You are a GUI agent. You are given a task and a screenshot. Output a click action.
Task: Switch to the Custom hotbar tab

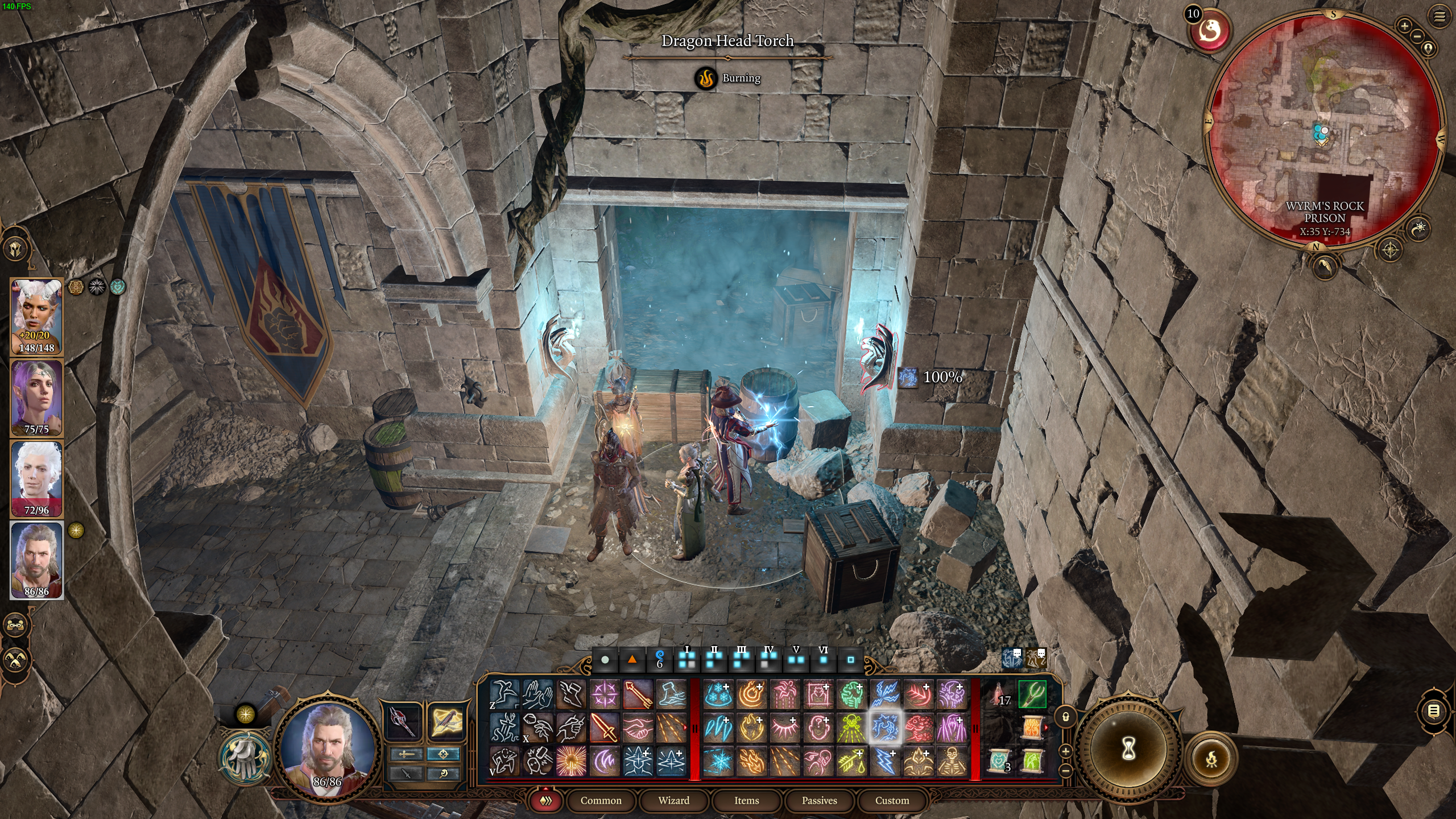coord(892,800)
